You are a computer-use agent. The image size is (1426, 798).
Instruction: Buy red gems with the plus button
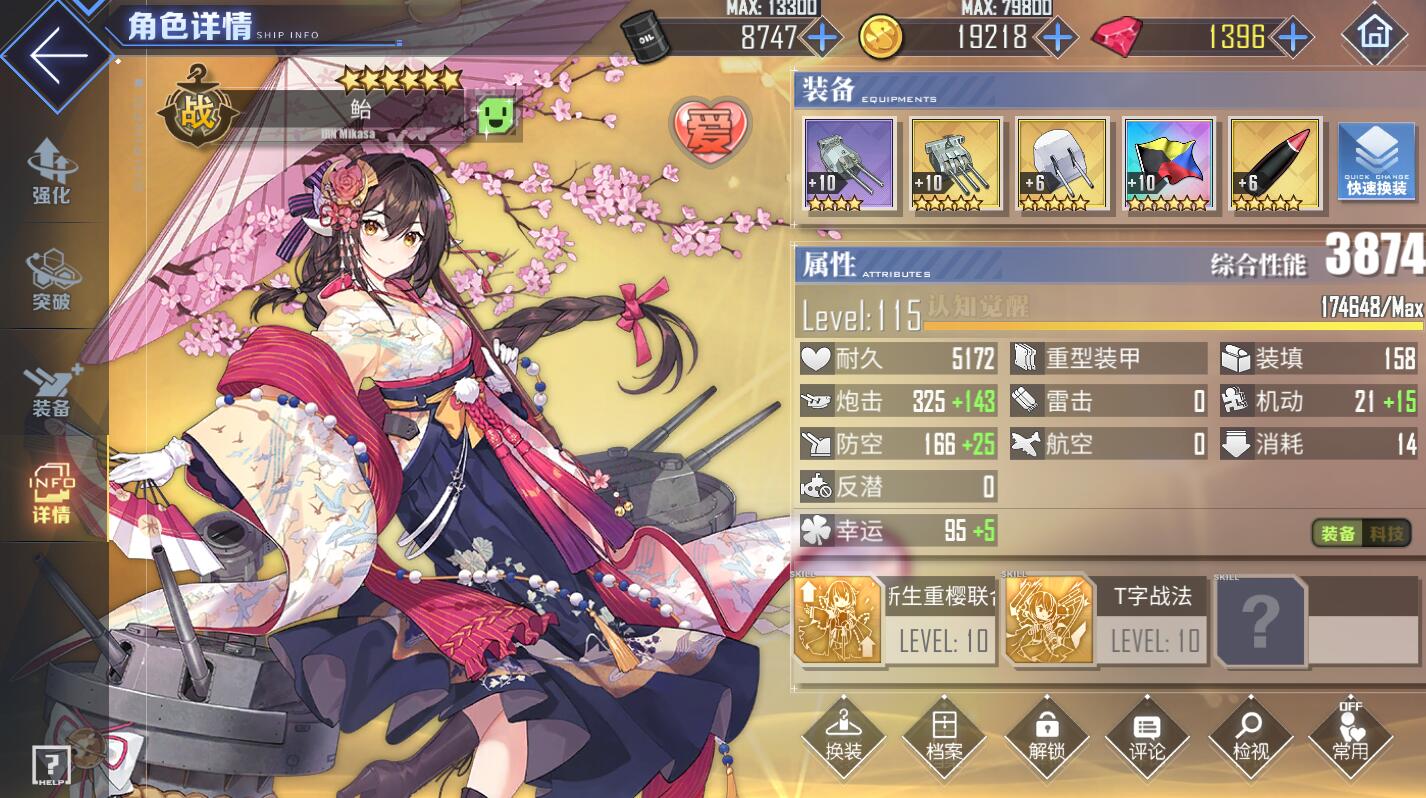1294,38
